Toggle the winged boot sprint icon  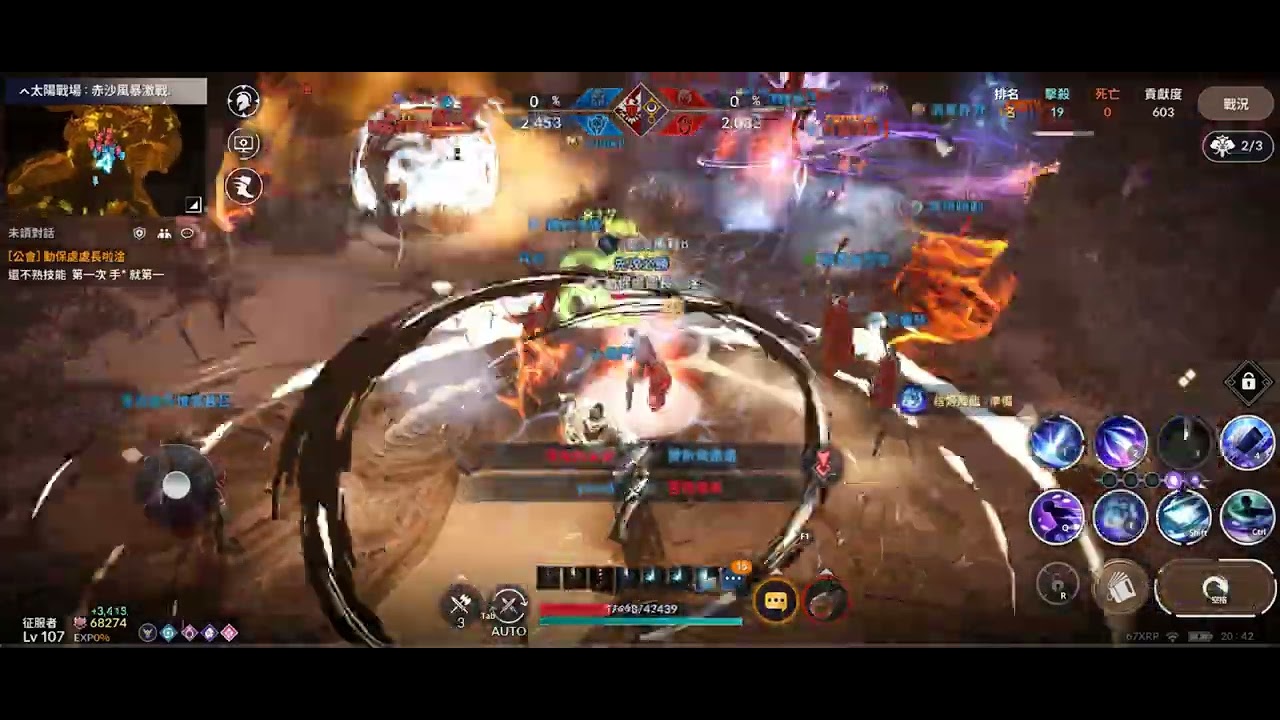click(243, 186)
